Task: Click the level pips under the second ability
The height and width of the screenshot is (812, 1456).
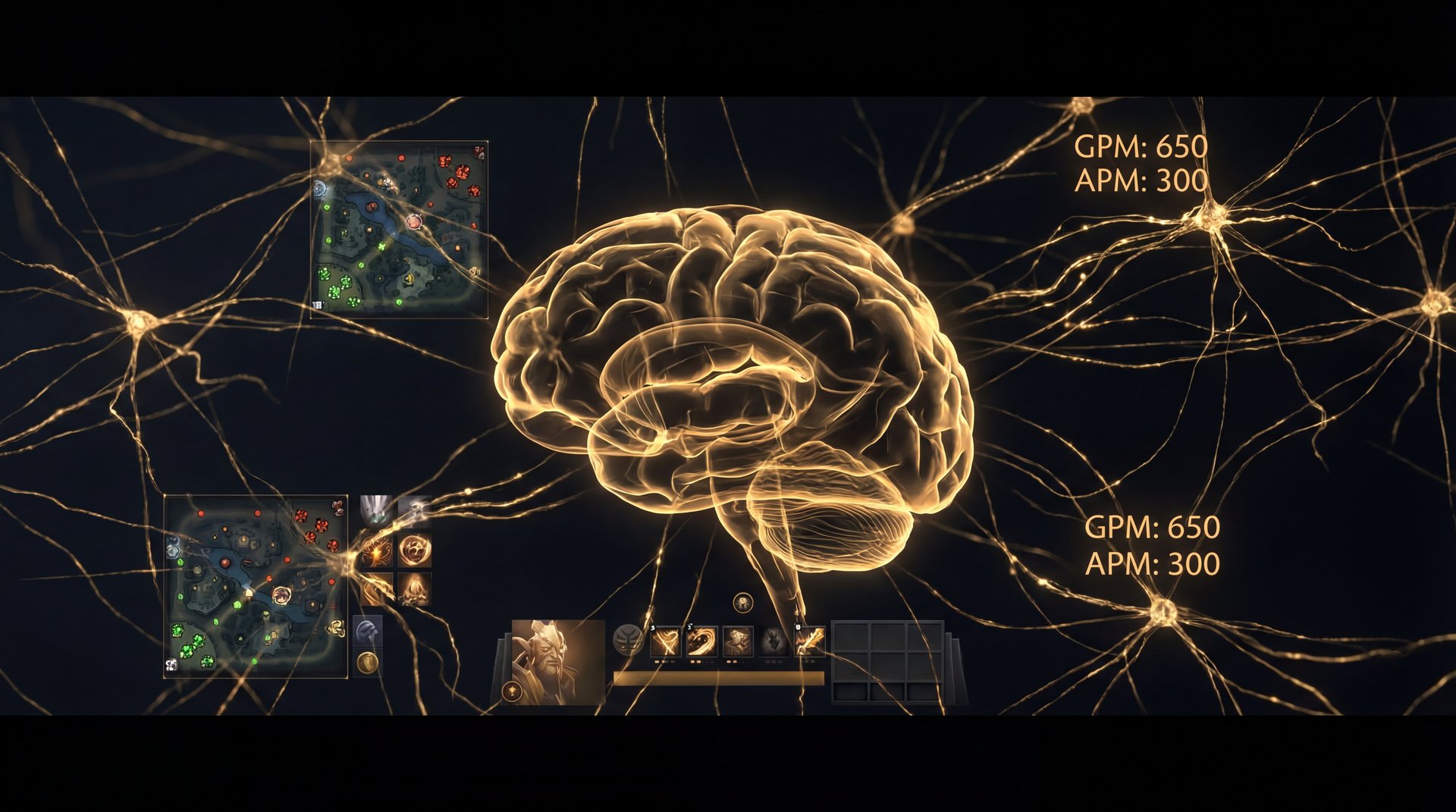Action: pos(695,661)
